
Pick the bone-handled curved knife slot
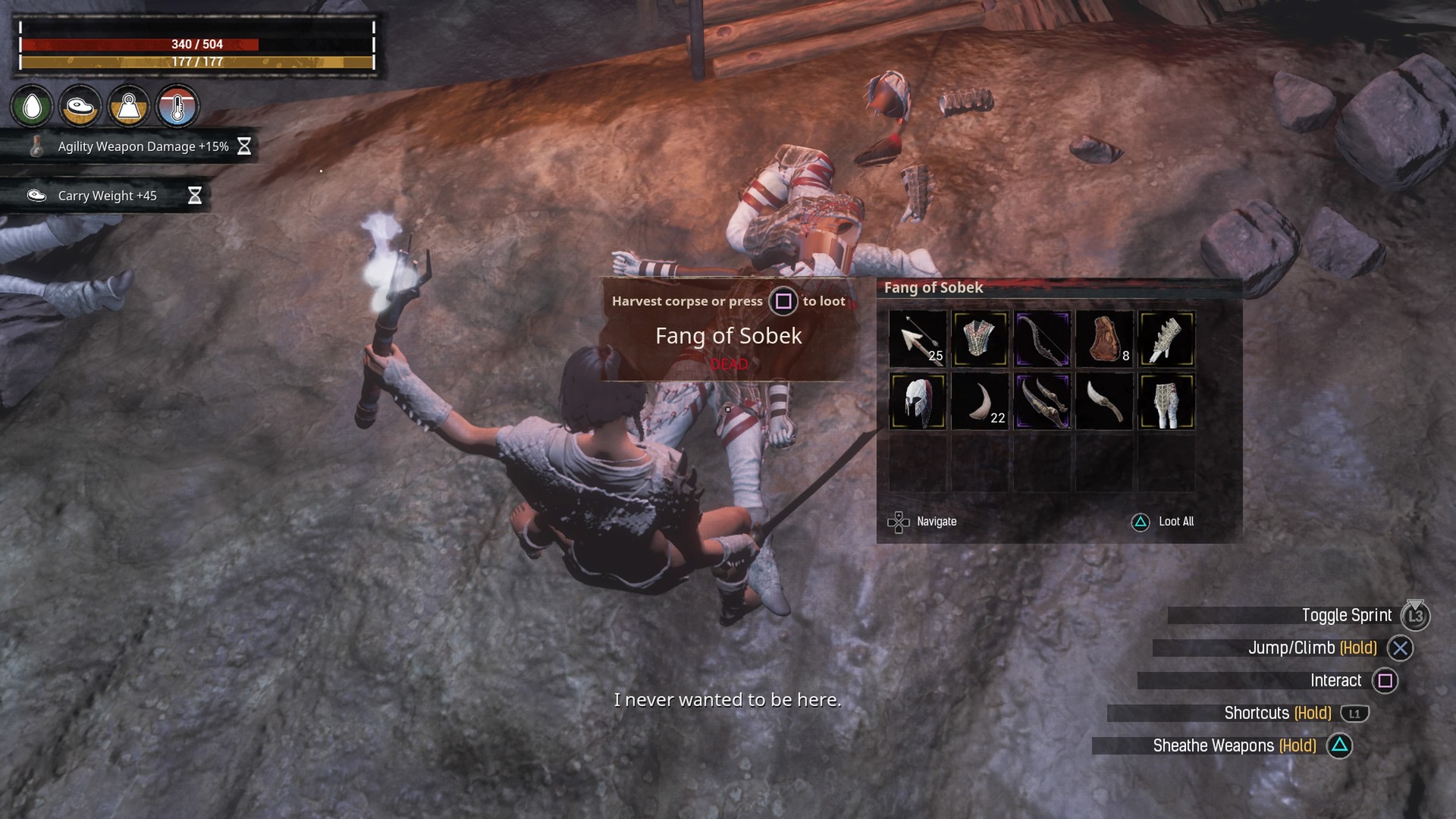point(1104,401)
